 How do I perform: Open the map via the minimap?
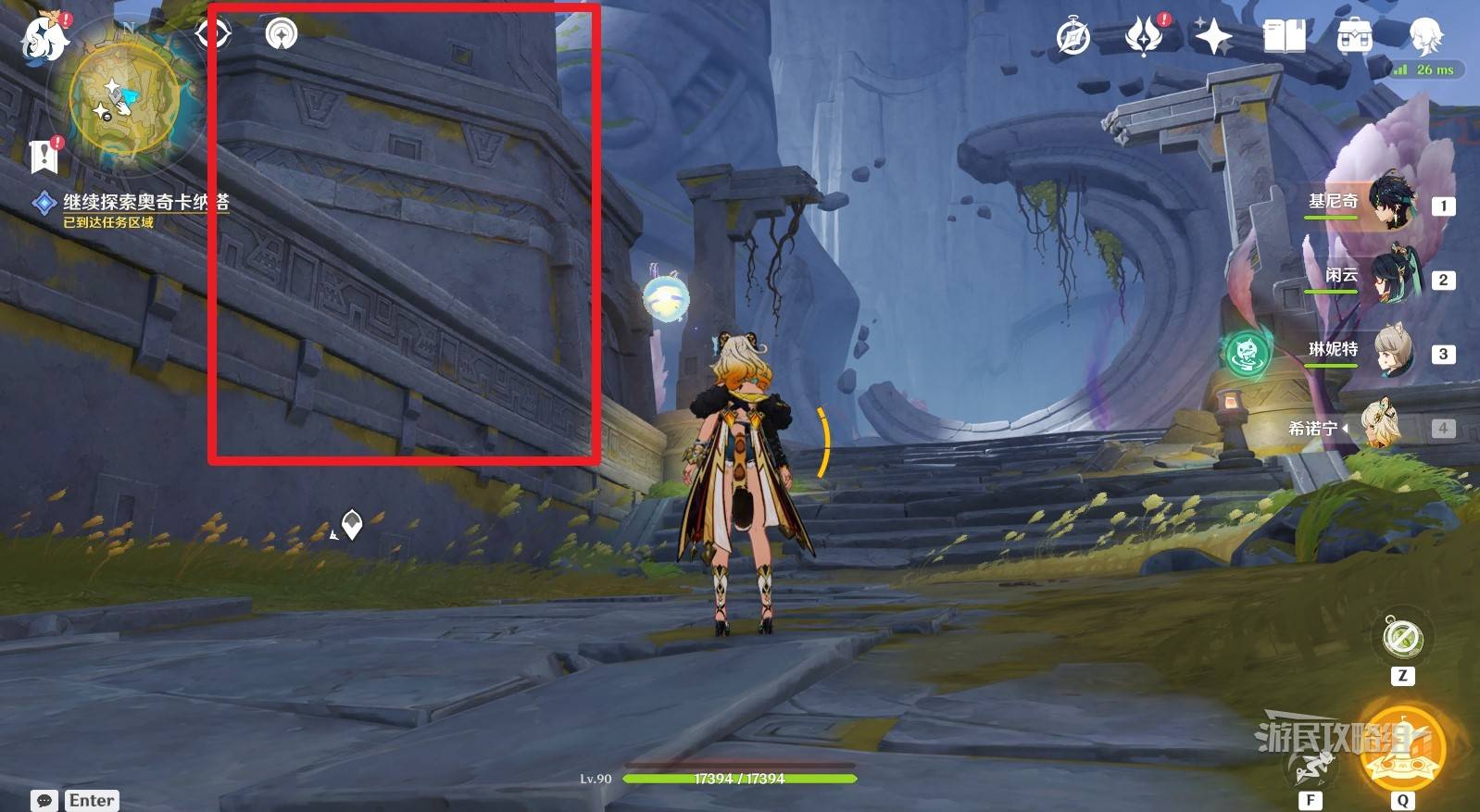(x=123, y=104)
